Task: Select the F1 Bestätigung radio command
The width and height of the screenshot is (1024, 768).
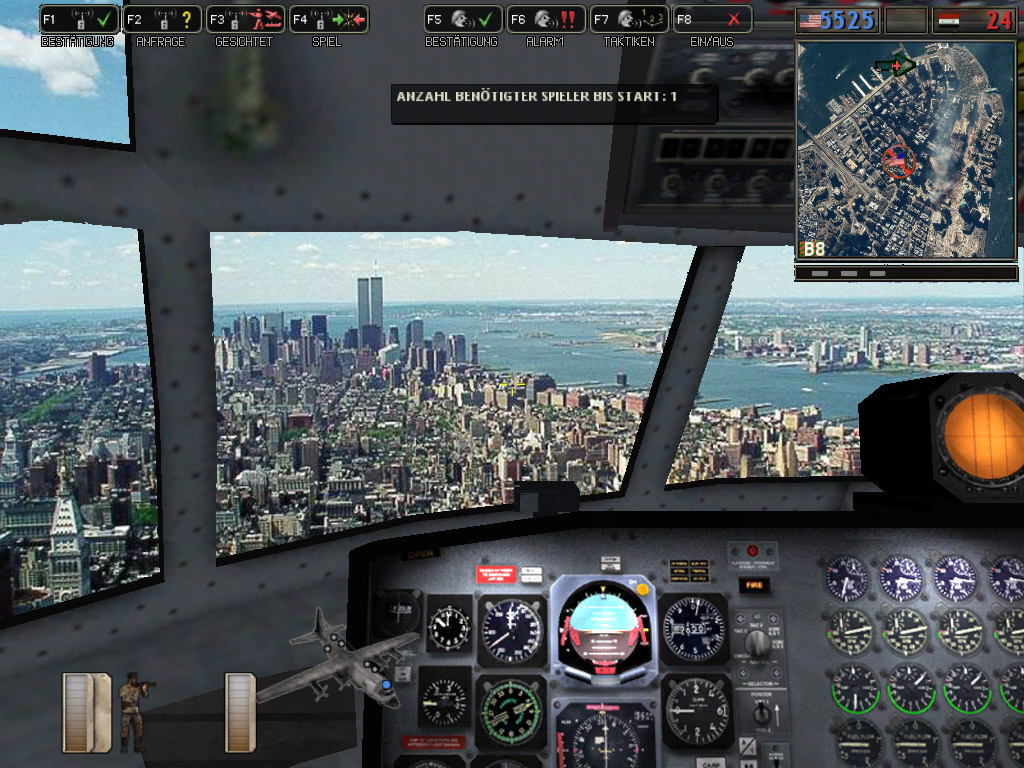Action: (x=78, y=19)
